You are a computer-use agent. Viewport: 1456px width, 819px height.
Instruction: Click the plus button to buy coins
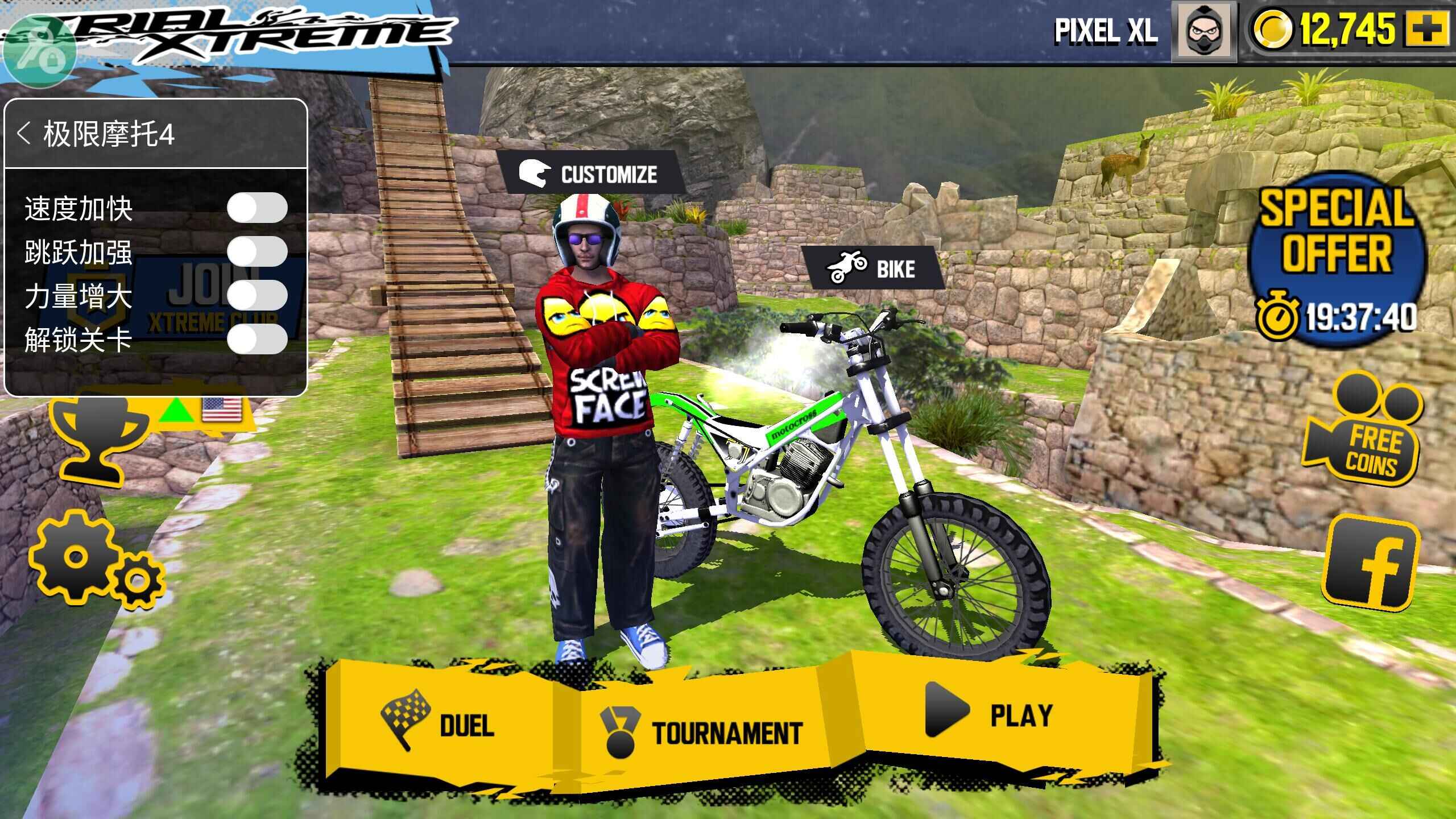(x=1427, y=30)
